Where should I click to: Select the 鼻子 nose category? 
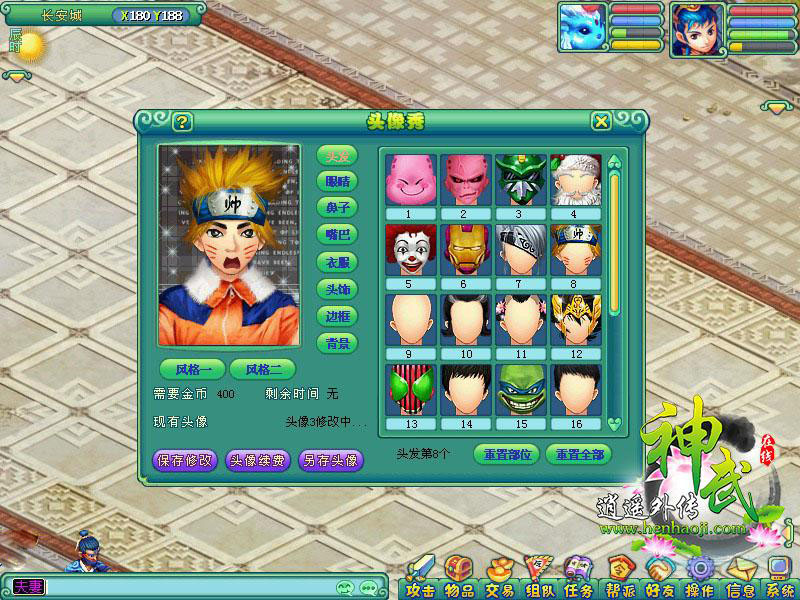point(338,208)
